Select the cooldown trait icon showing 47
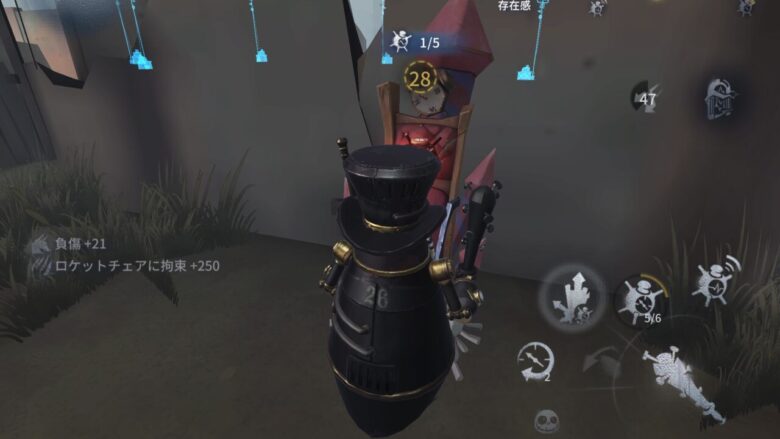The height and width of the screenshot is (439, 780). point(648,98)
